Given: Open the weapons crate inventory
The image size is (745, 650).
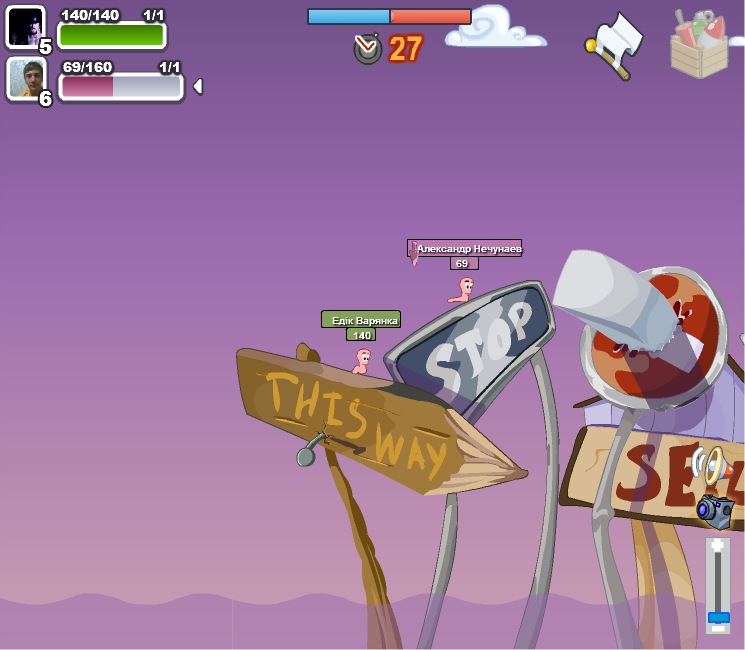Looking at the screenshot, I should point(699,44).
